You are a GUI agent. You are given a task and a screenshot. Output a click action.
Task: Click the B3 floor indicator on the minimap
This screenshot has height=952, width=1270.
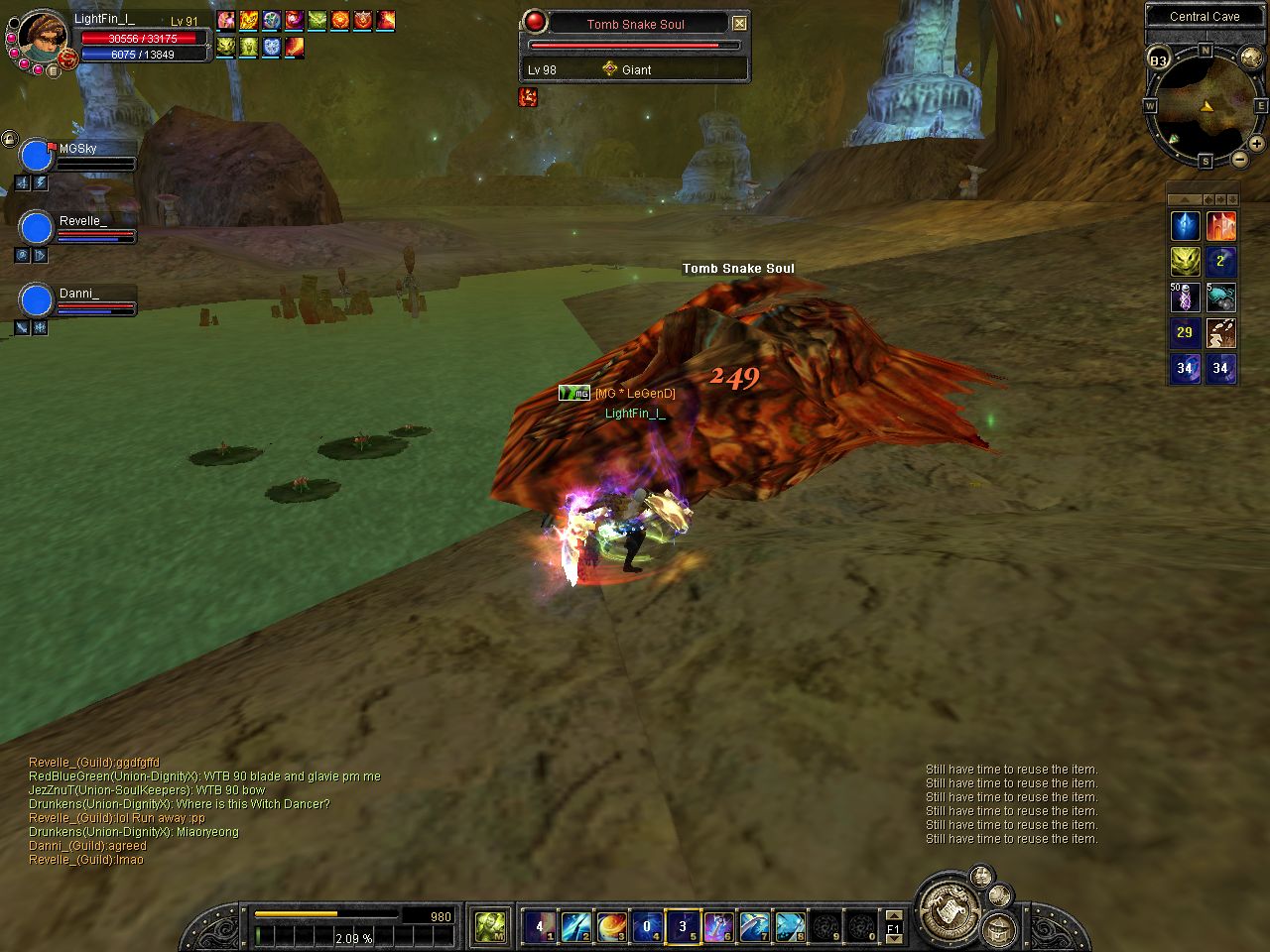(1158, 60)
